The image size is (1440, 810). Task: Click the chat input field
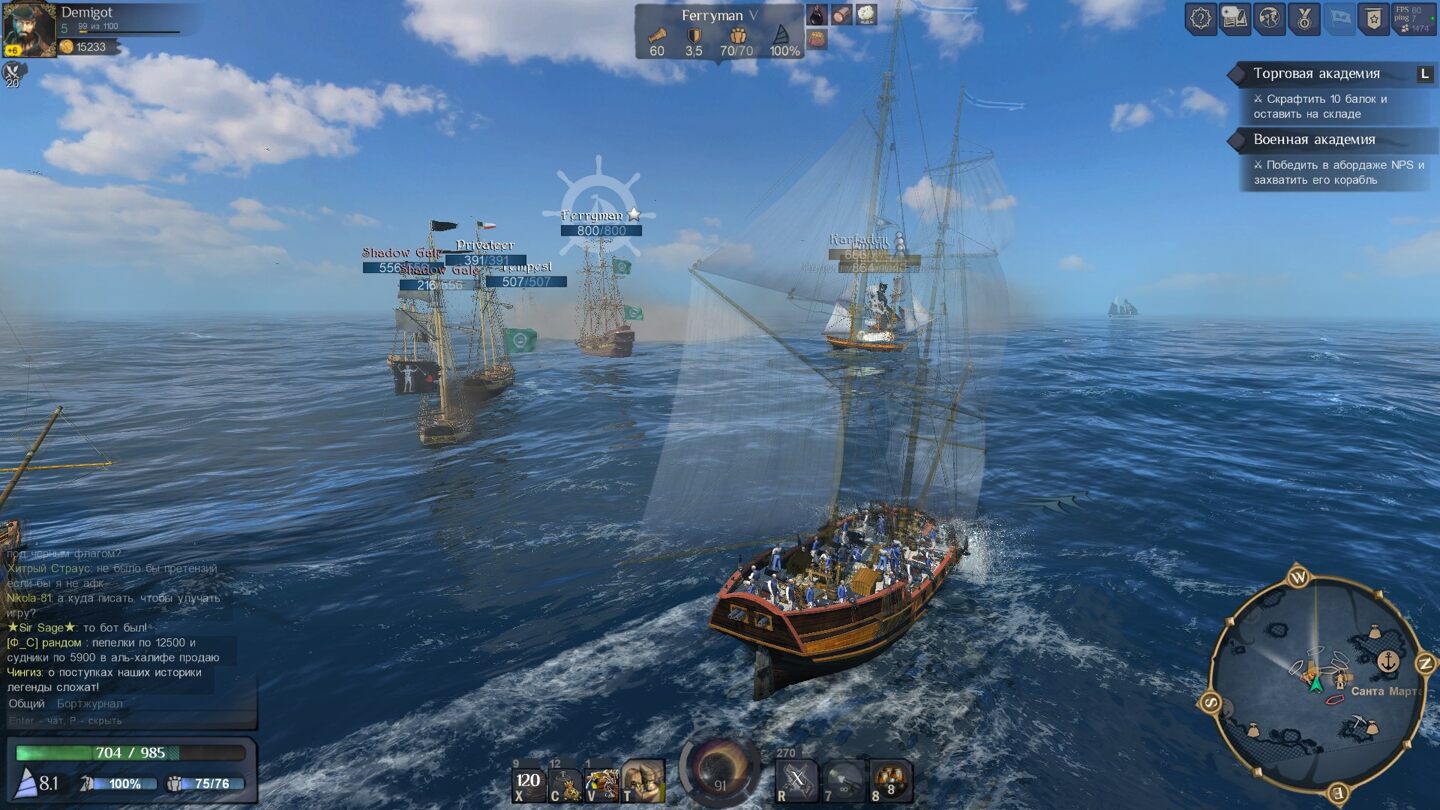point(120,720)
